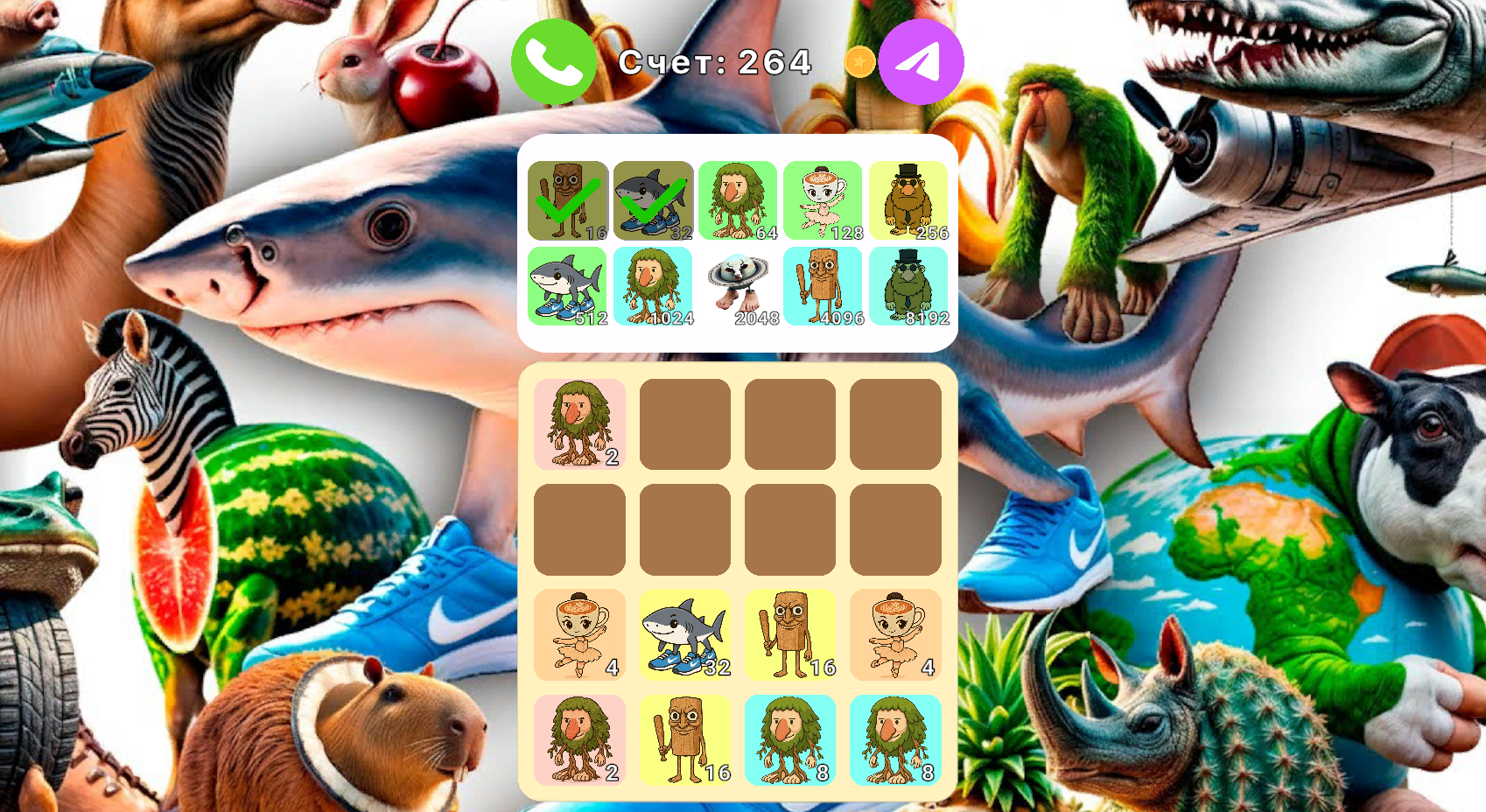Open the green phone call icon
Screen dimensions: 1486x812
coord(553,61)
